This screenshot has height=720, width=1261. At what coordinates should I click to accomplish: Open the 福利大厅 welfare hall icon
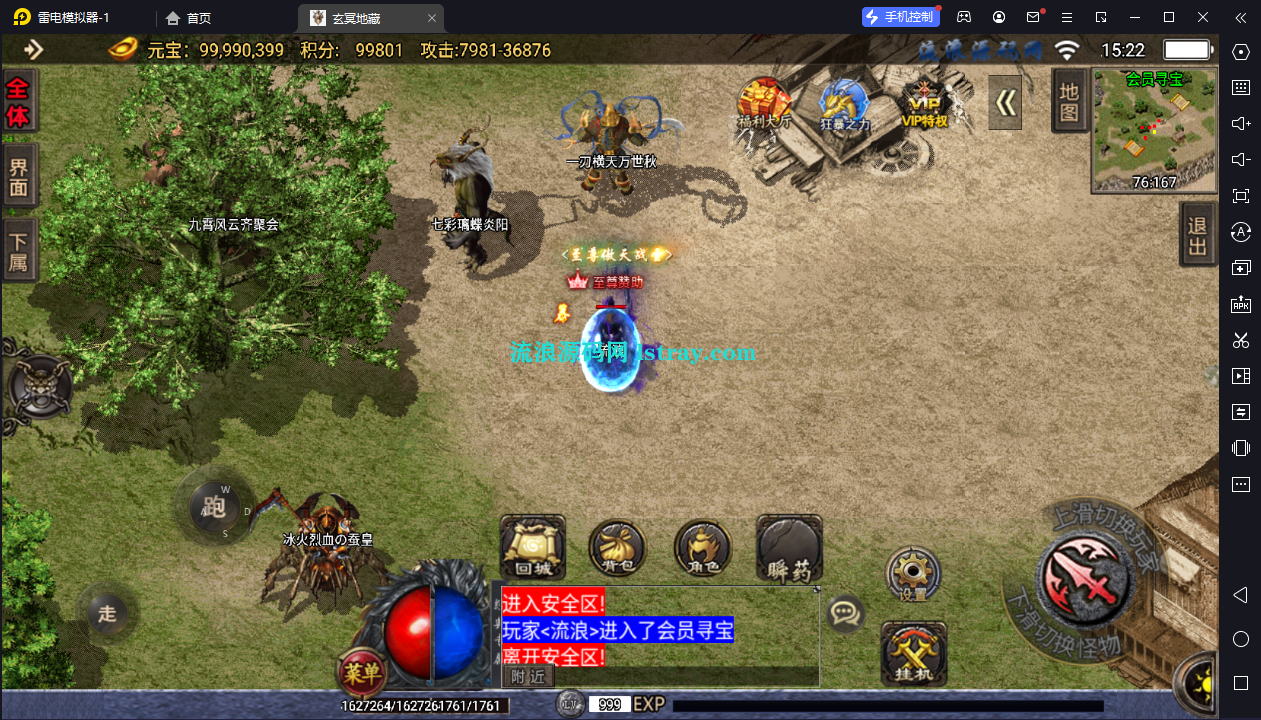click(764, 103)
